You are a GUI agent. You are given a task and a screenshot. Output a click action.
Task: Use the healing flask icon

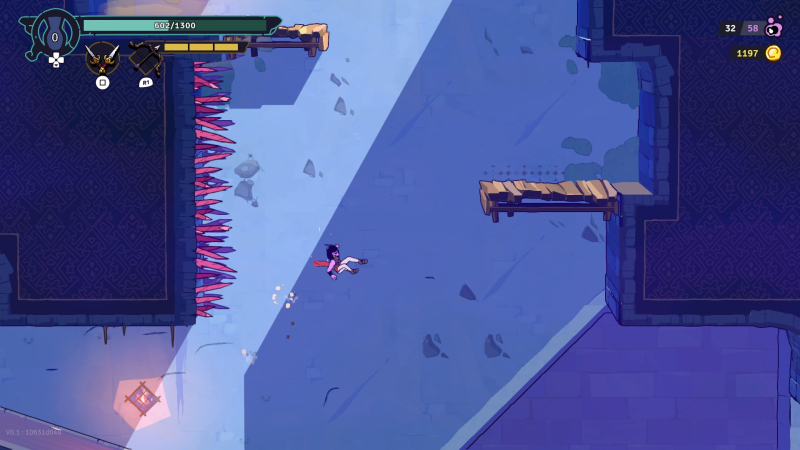pyautogui.click(x=56, y=35)
